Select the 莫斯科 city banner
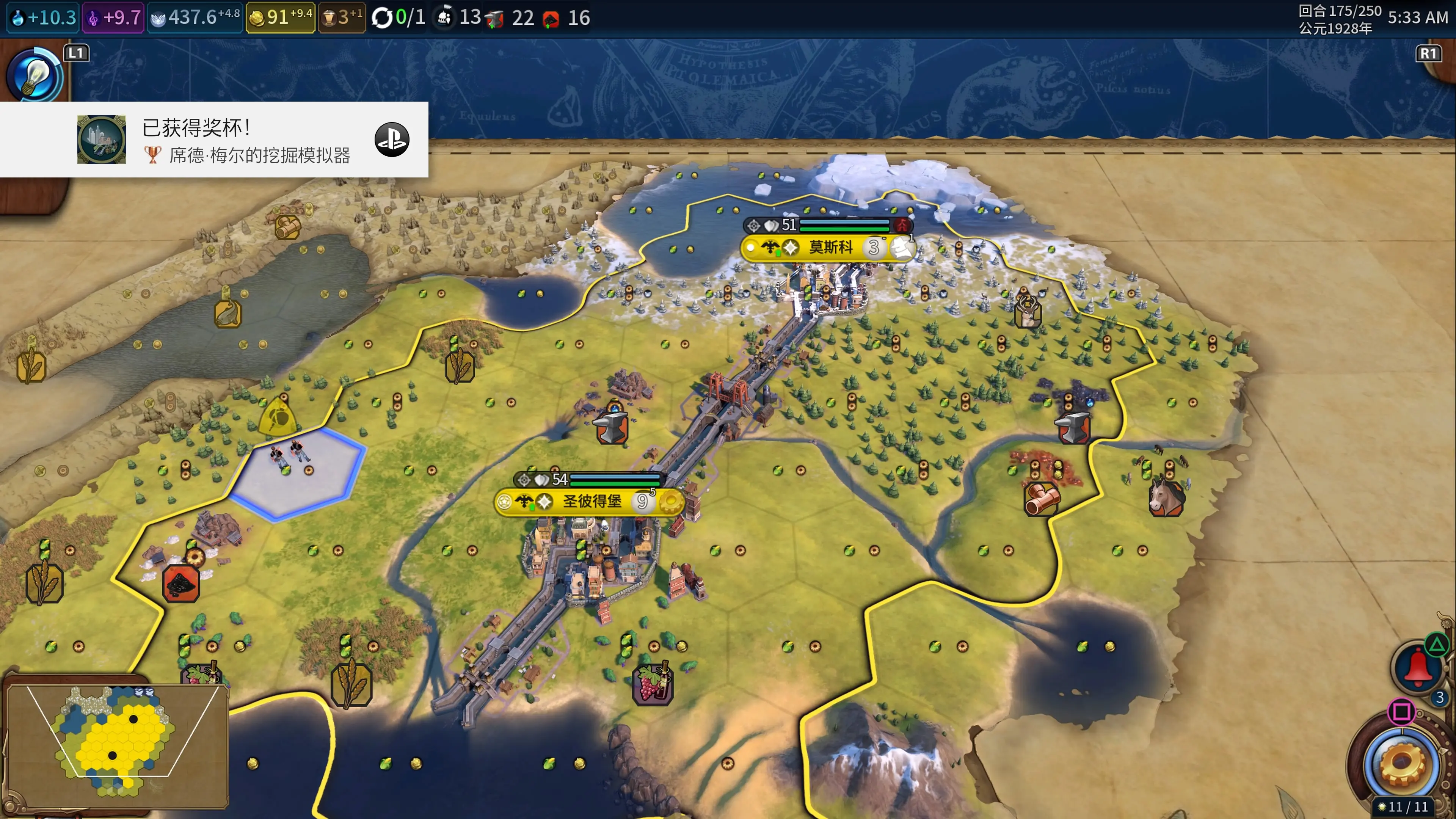 (830, 248)
